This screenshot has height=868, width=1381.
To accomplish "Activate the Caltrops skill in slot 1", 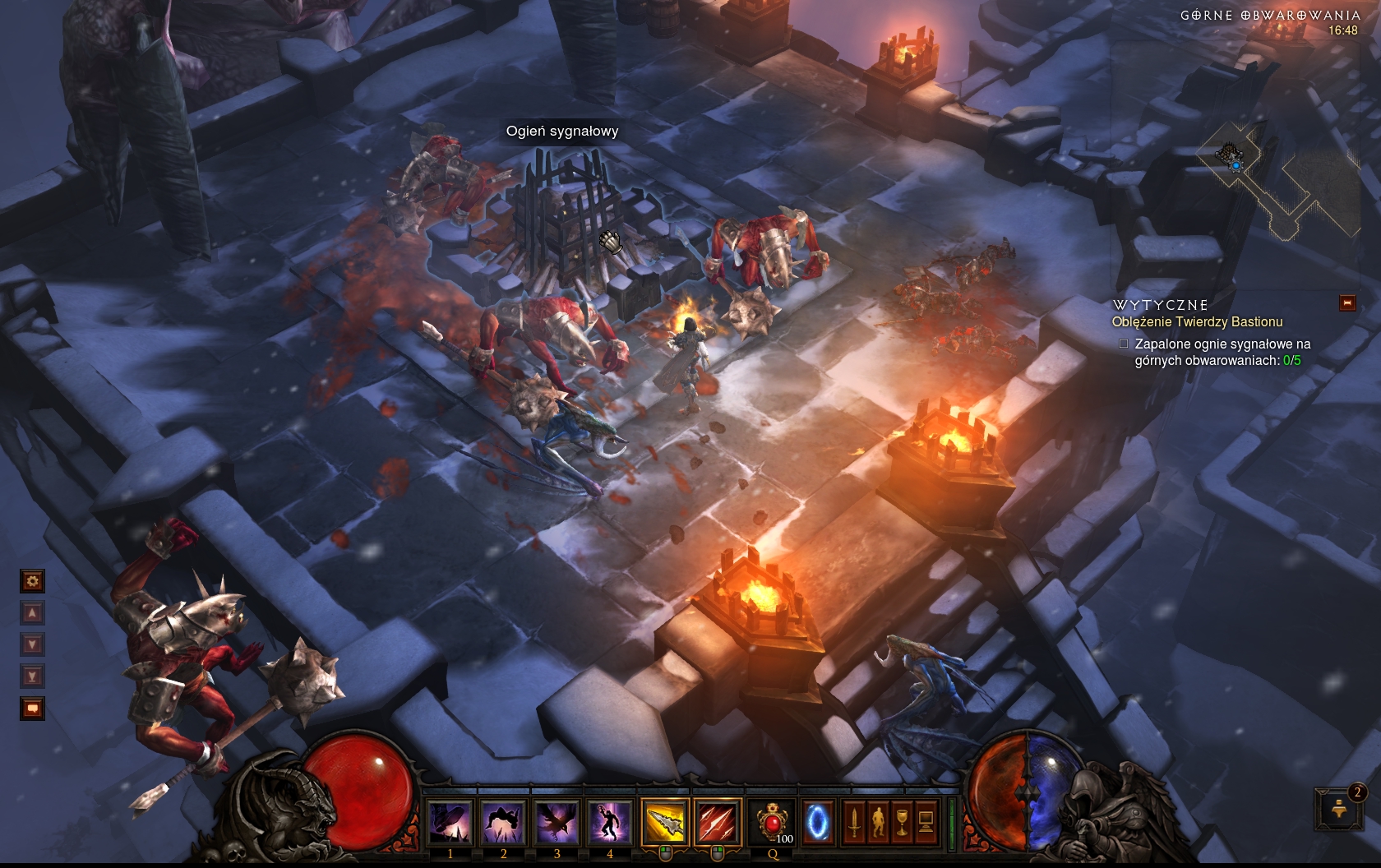I will point(450,821).
